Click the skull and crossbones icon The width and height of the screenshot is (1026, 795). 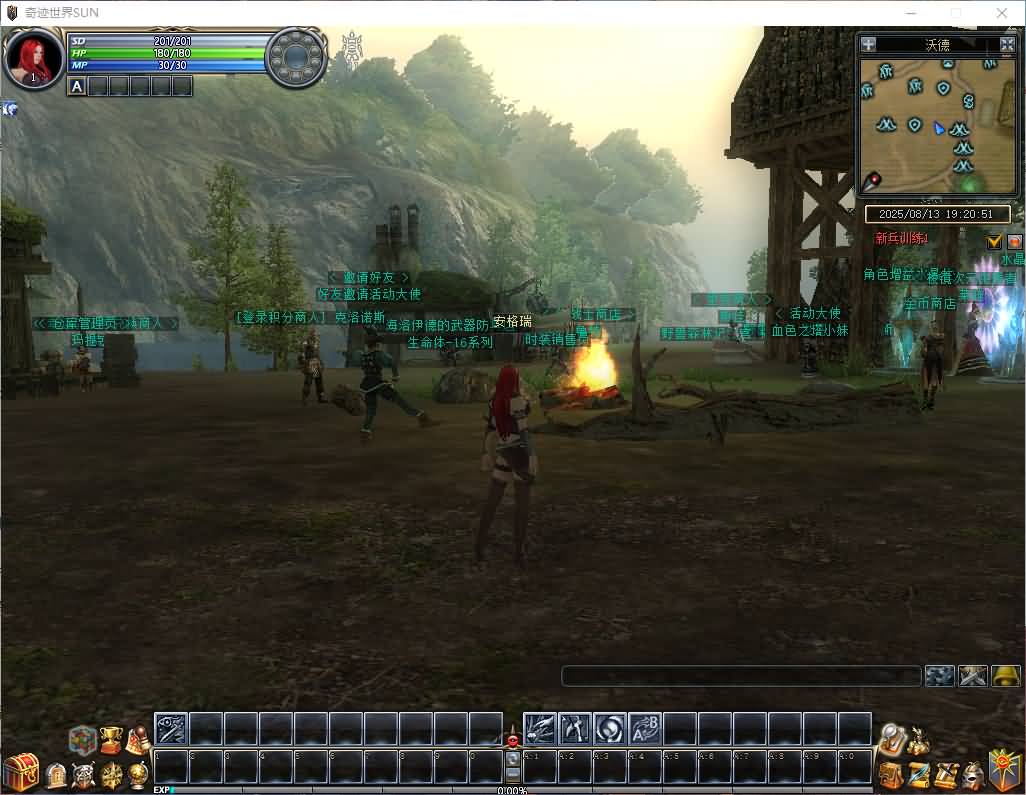click(x=84, y=775)
